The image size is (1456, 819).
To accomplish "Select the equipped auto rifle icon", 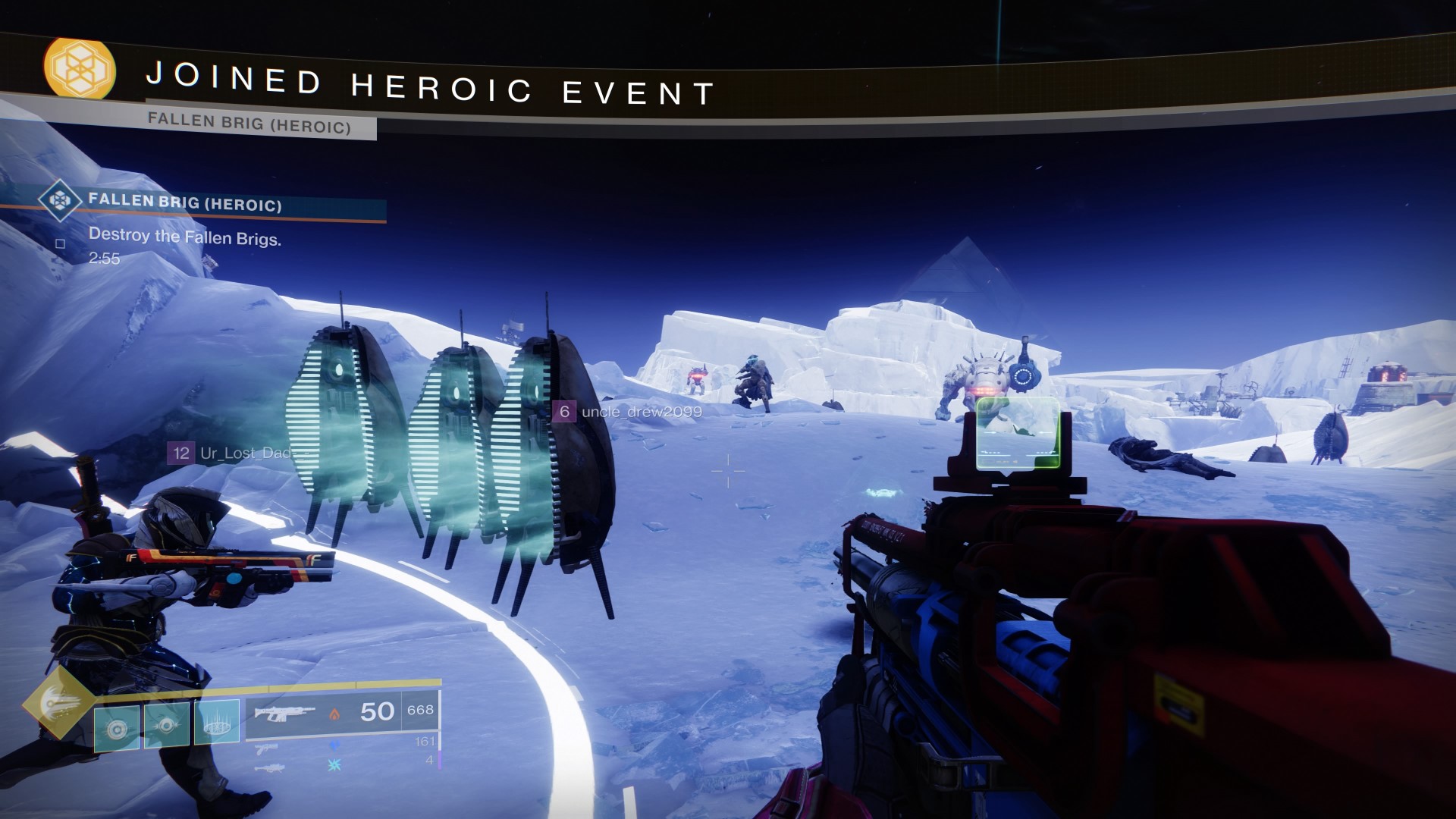I will coord(284,714).
